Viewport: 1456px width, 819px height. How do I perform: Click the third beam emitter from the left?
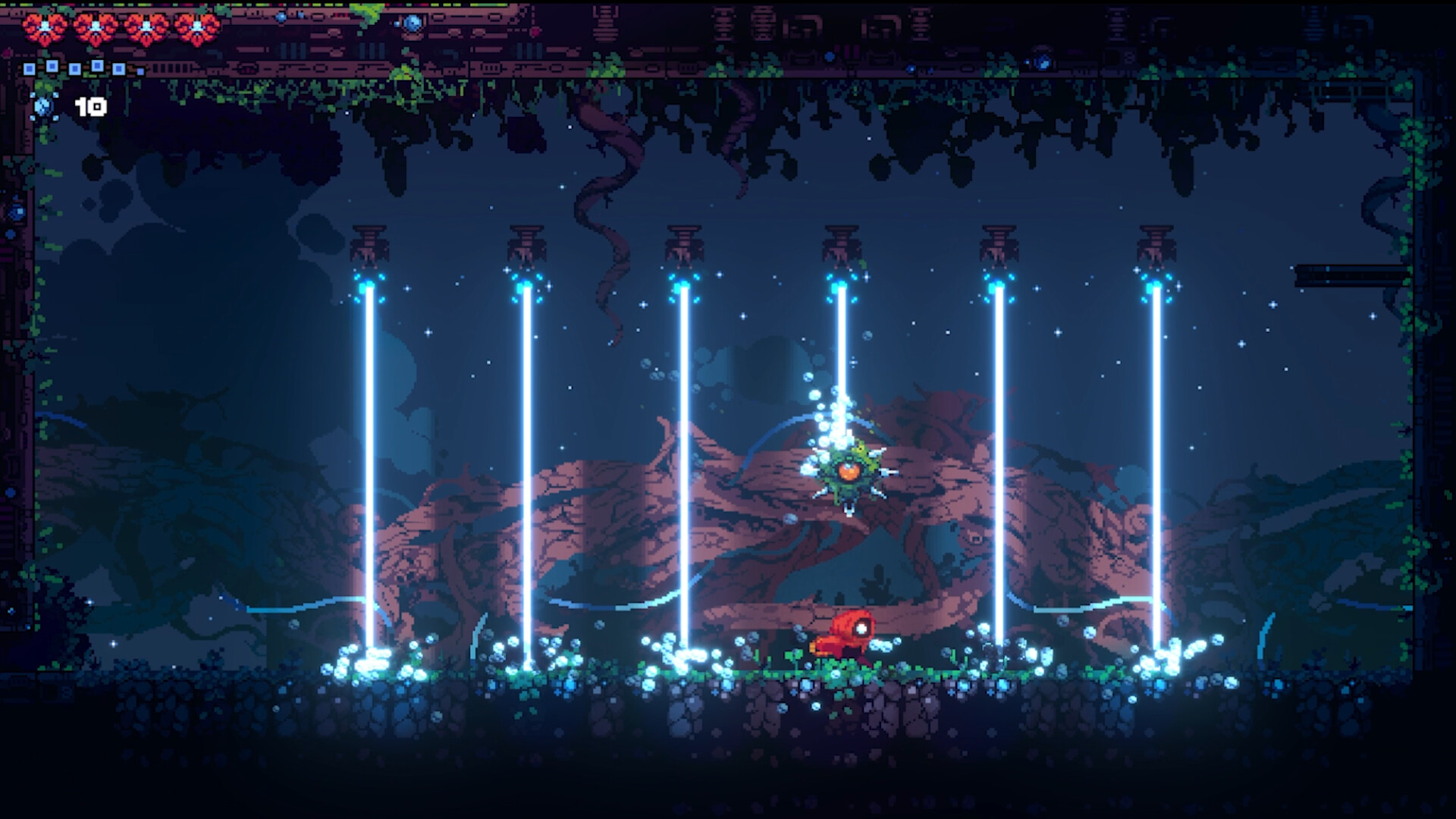(x=682, y=243)
